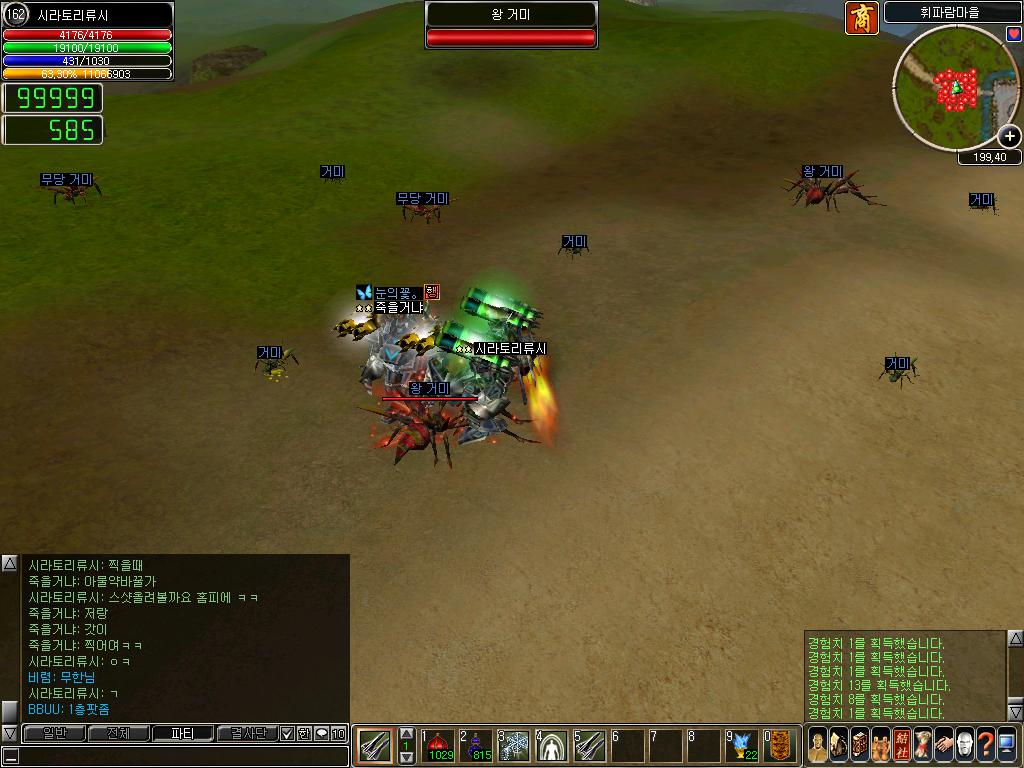Open the red 結社 guild menu
Screen dimensions: 1024x768
point(902,745)
